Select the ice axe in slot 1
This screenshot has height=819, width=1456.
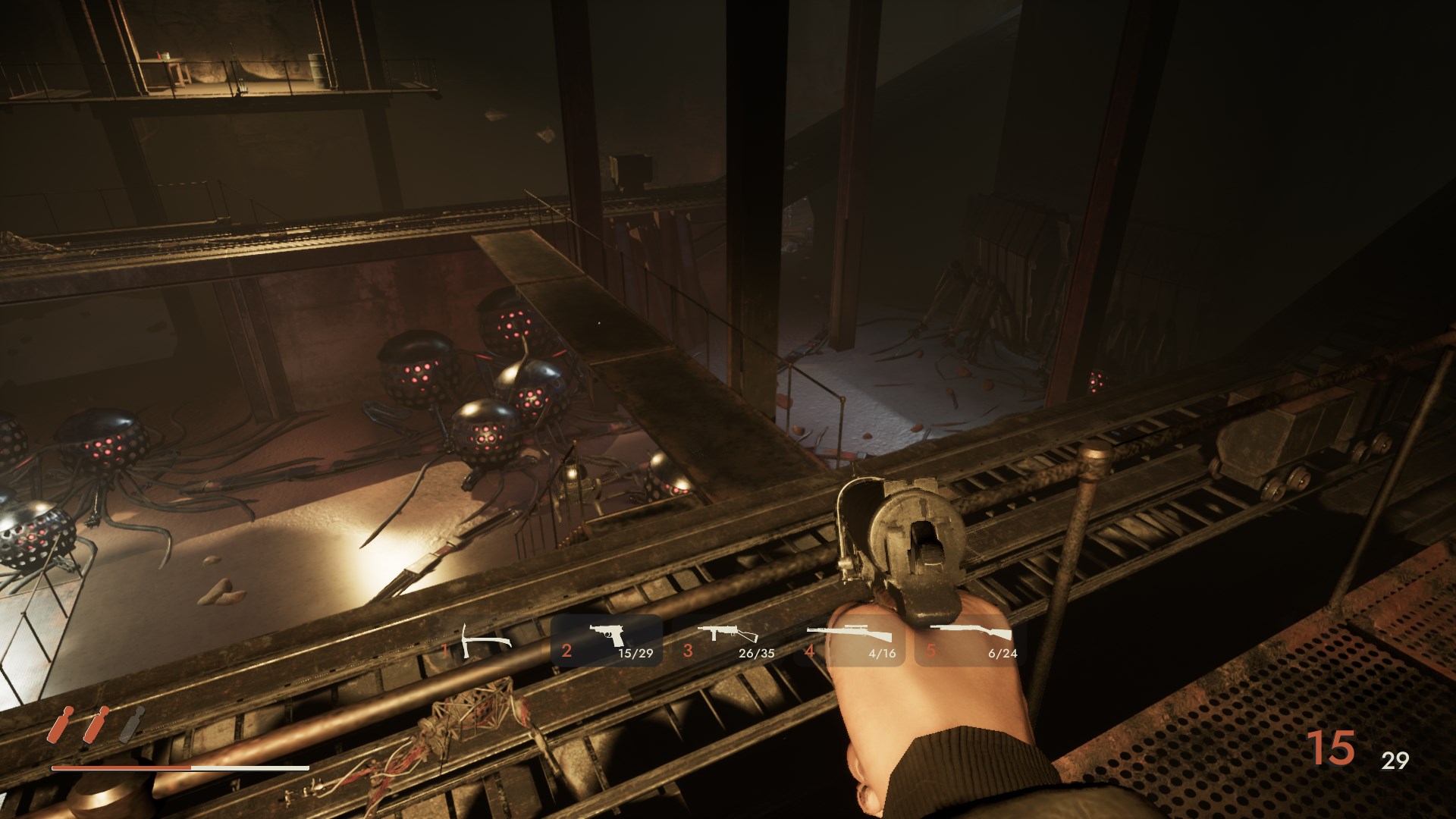(x=484, y=642)
